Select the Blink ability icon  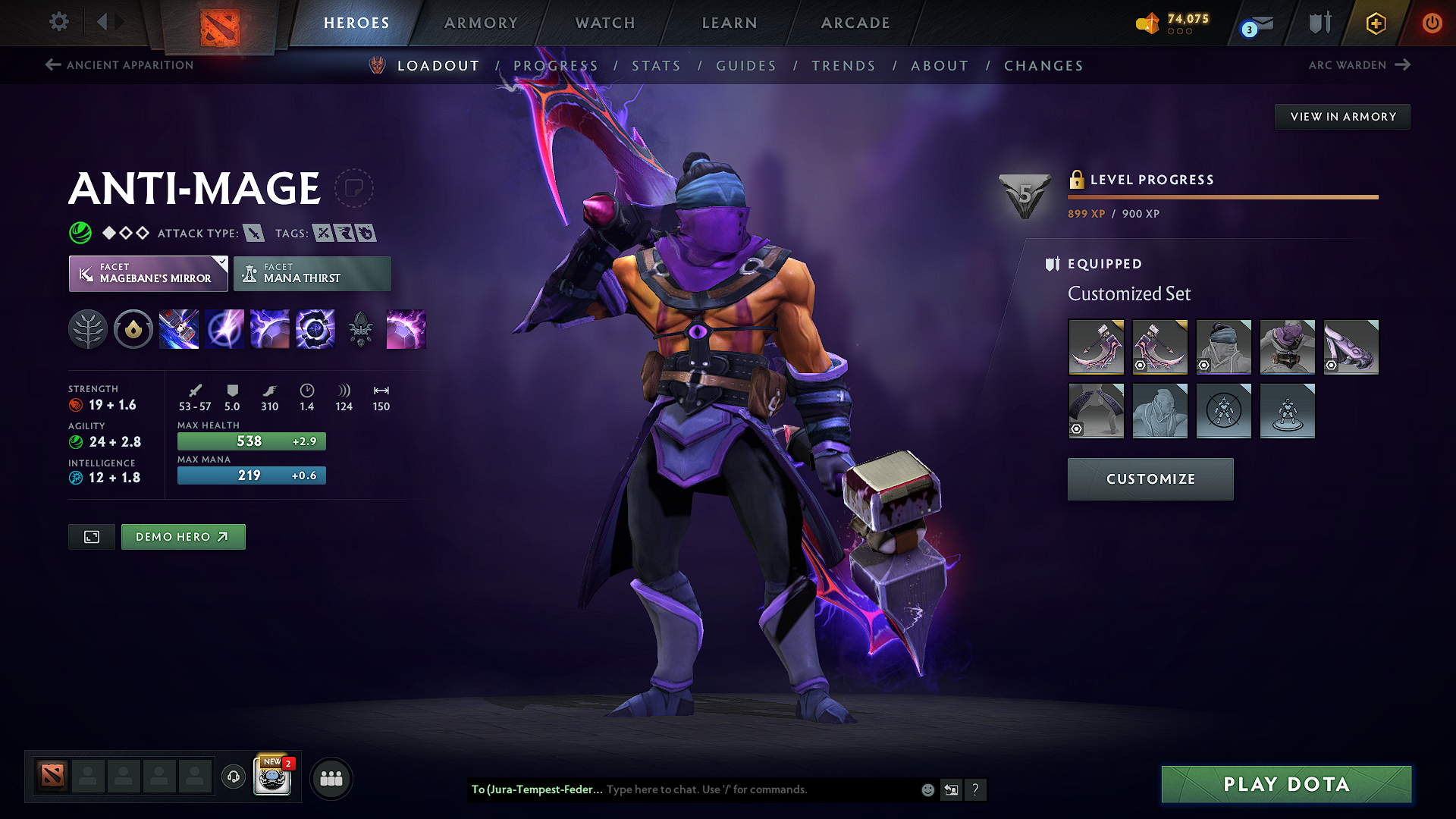[x=224, y=329]
